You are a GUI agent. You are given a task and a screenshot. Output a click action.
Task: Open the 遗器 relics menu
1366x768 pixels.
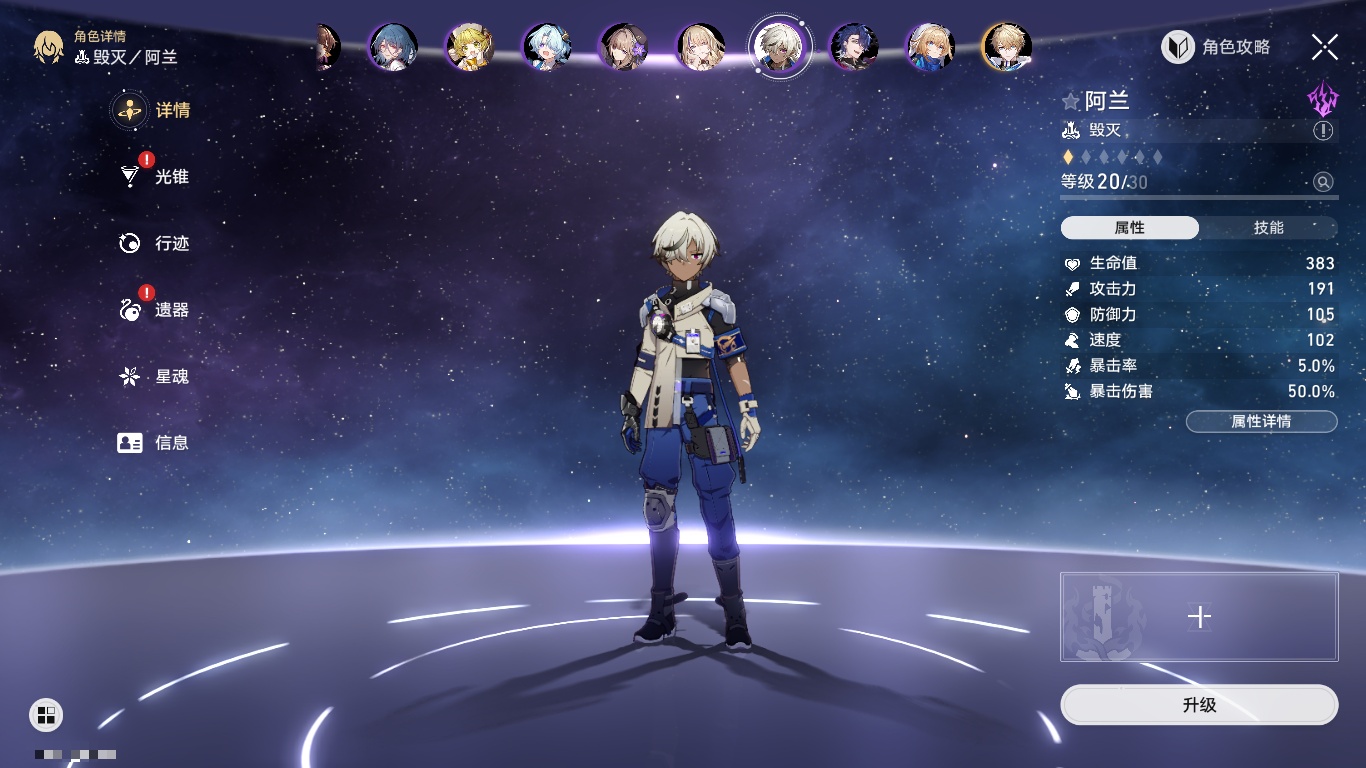[153, 310]
